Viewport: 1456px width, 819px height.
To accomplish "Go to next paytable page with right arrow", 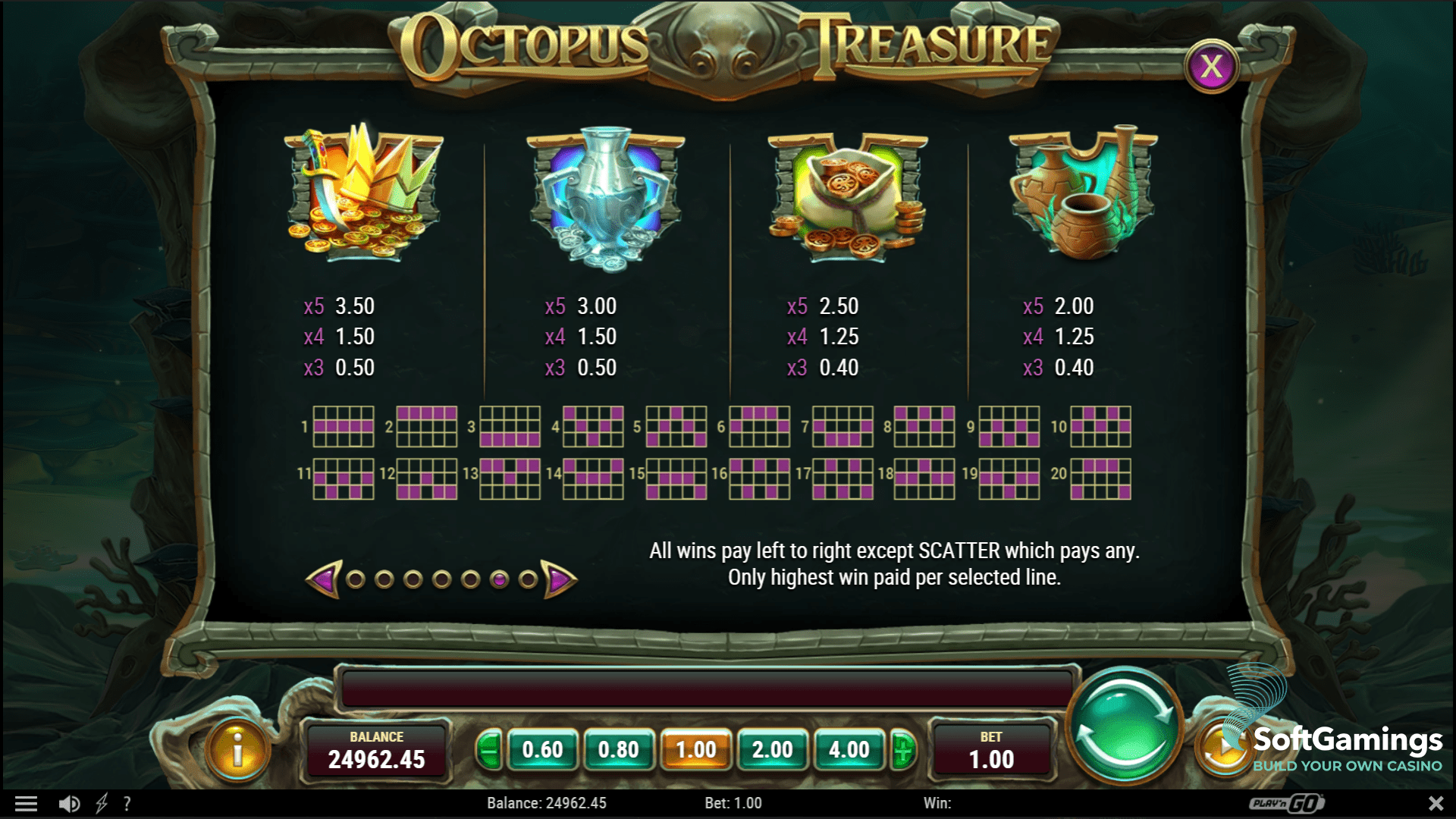I will coord(559,579).
